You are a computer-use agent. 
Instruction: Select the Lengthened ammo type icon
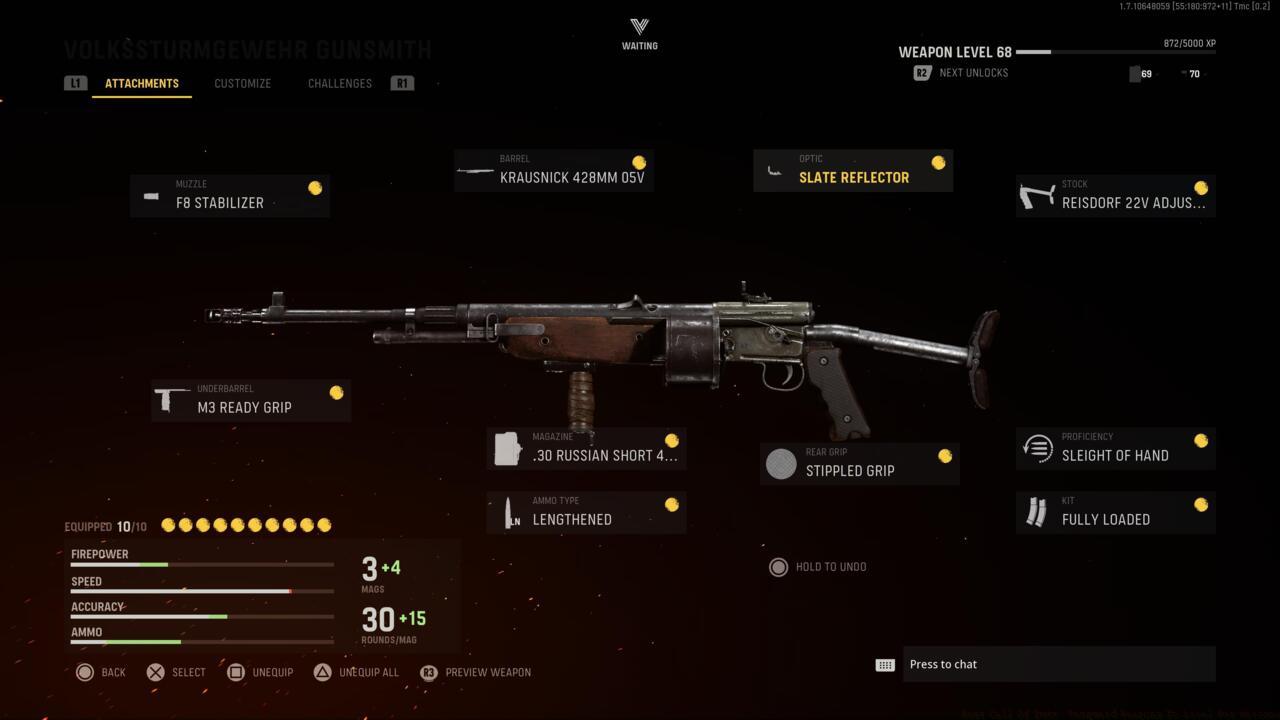[508, 512]
